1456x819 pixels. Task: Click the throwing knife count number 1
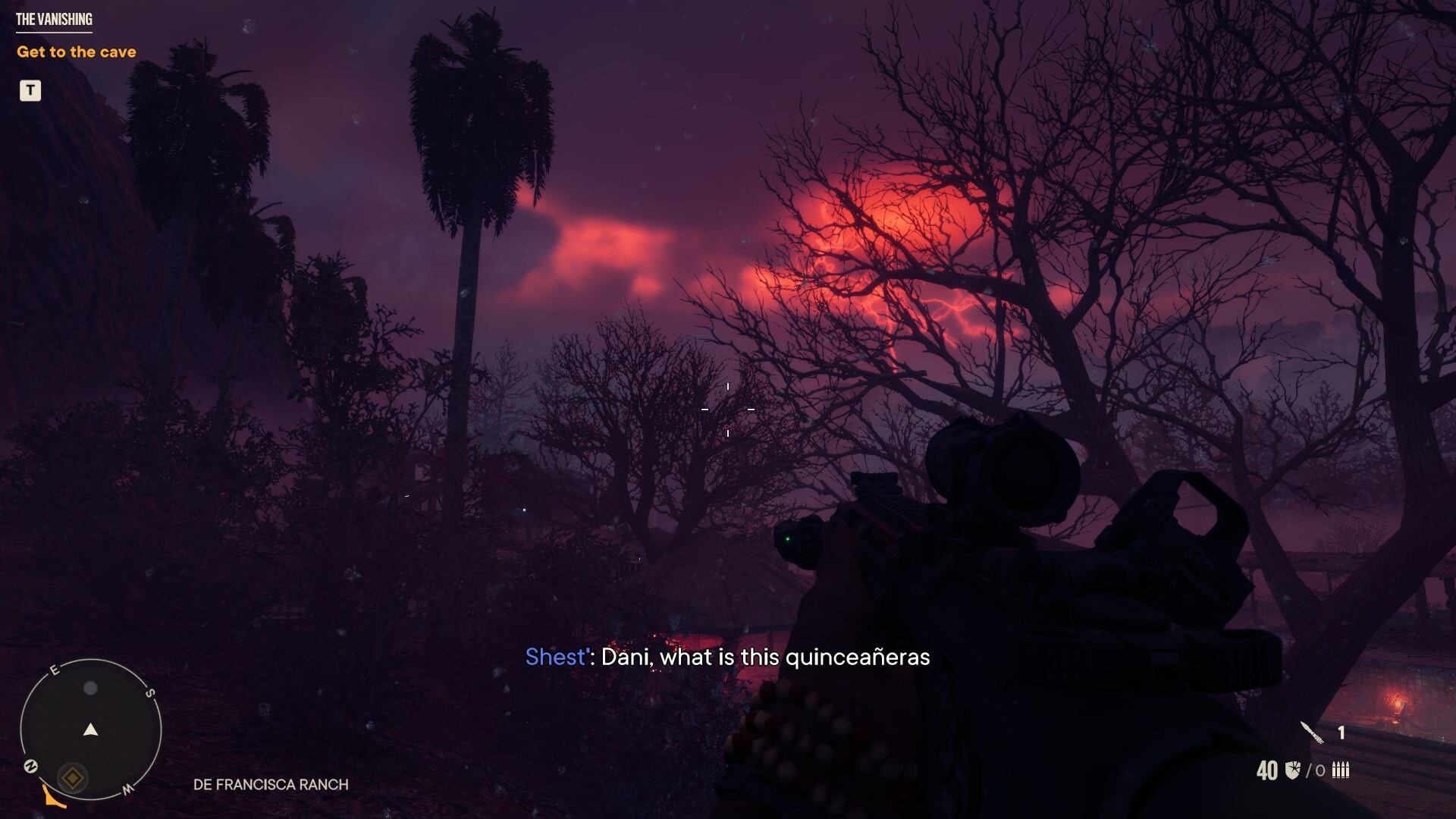pyautogui.click(x=1341, y=731)
